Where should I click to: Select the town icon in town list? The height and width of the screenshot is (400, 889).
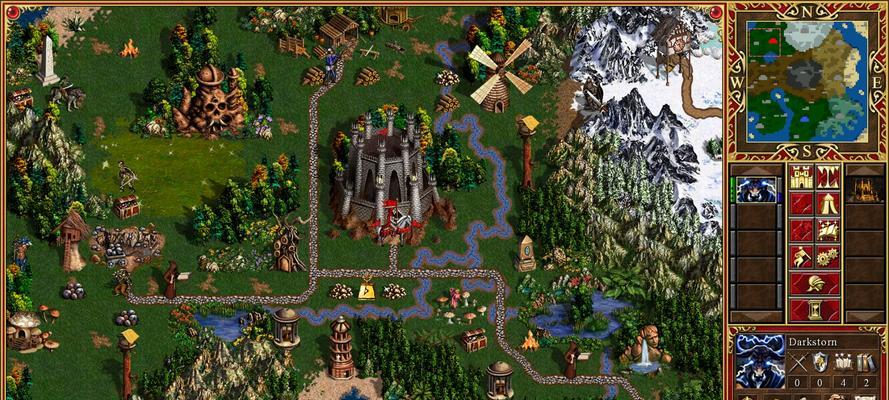coord(863,189)
